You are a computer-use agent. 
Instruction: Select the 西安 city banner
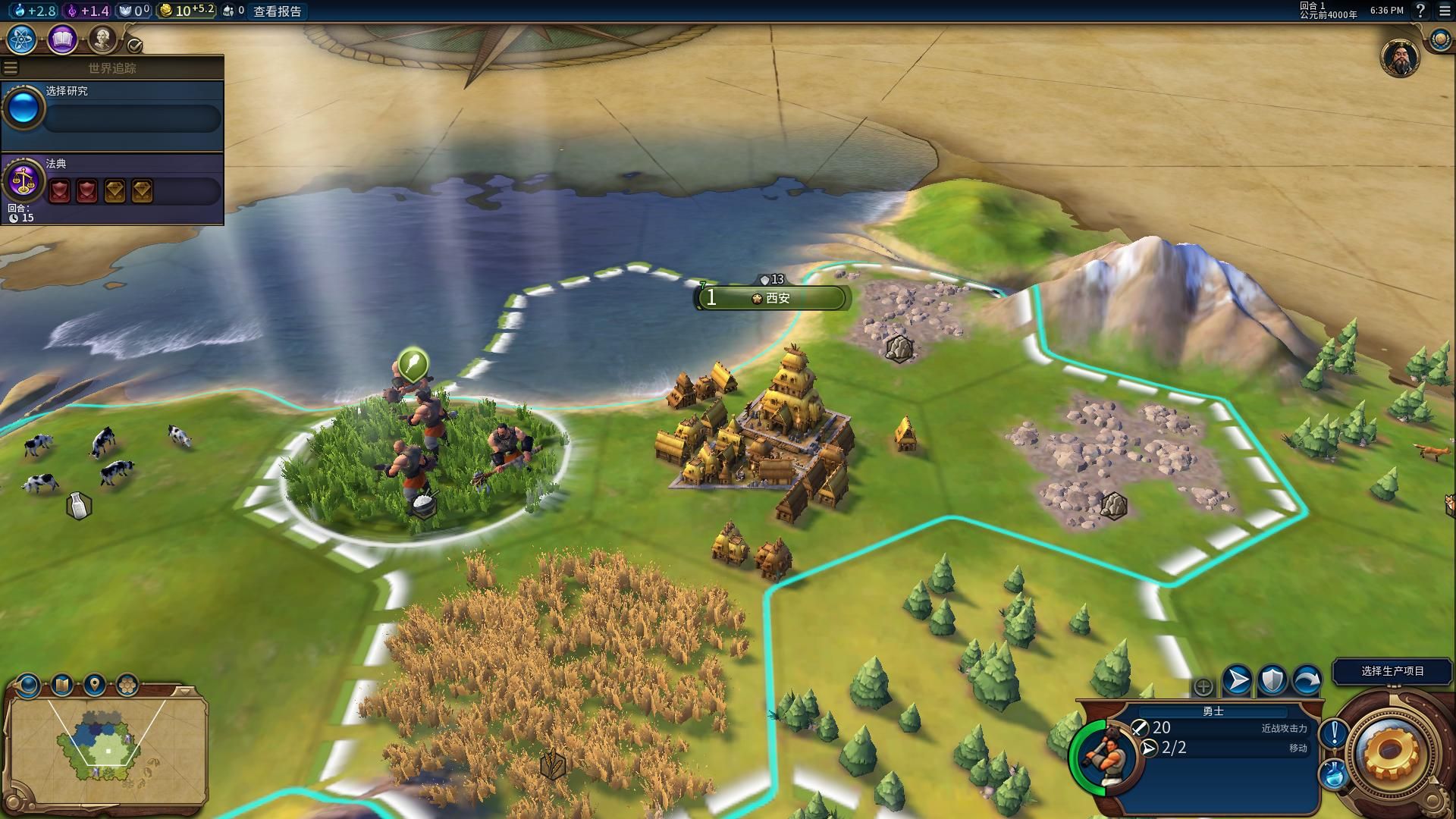[773, 298]
